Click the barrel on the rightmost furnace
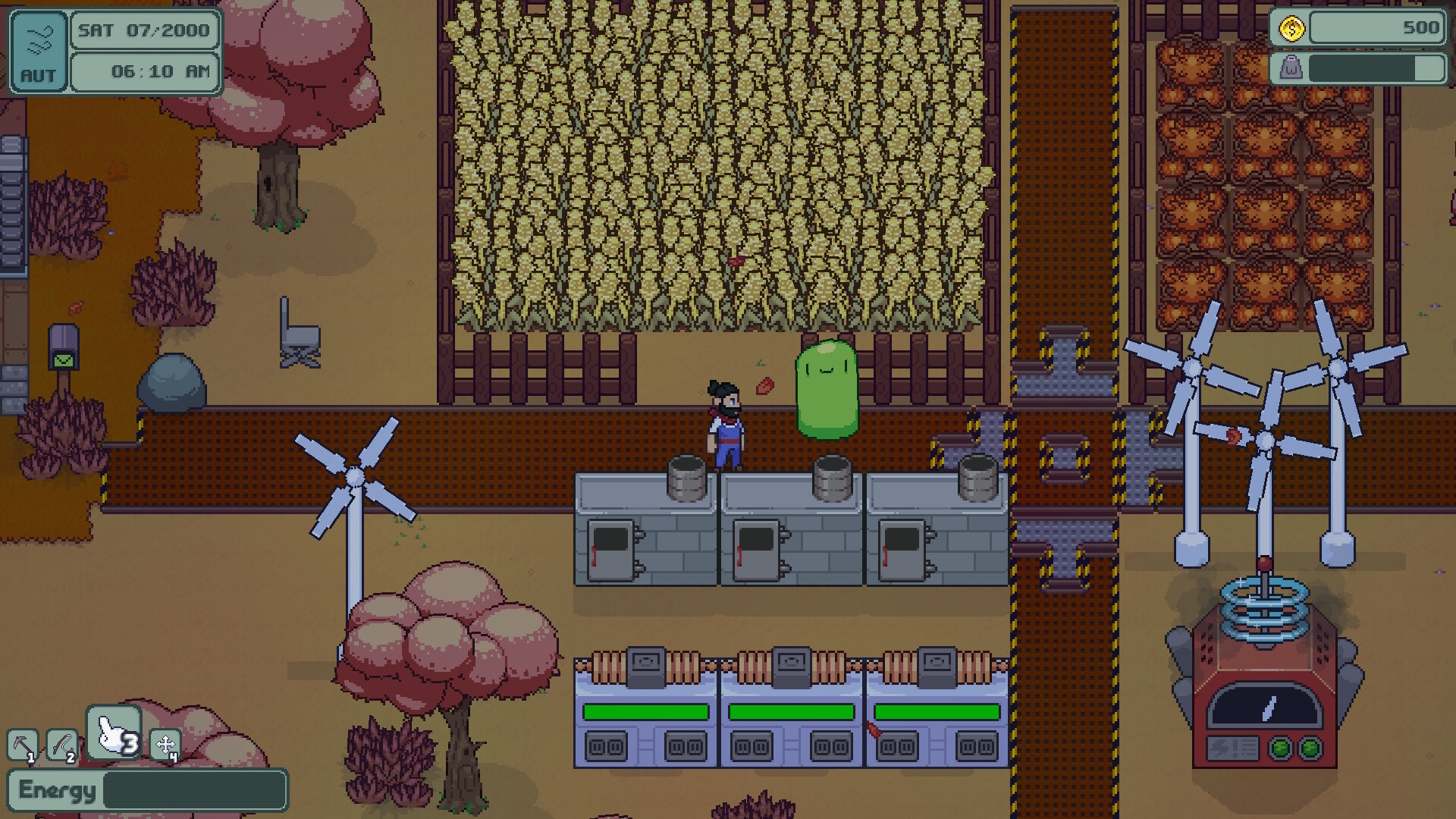The height and width of the screenshot is (819, 1456). [x=978, y=478]
